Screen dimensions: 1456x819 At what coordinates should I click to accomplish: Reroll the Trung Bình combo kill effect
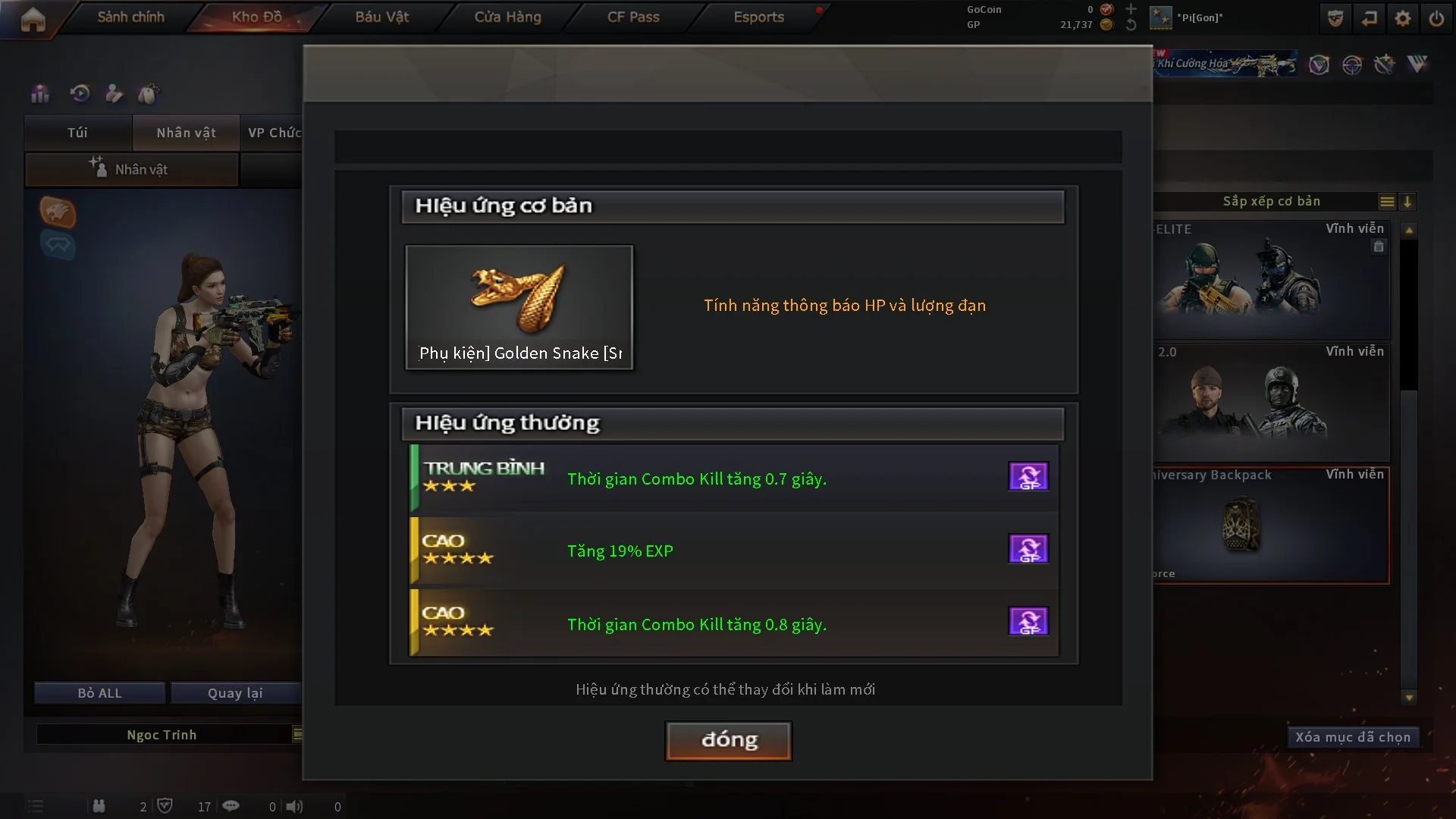[x=1028, y=477]
